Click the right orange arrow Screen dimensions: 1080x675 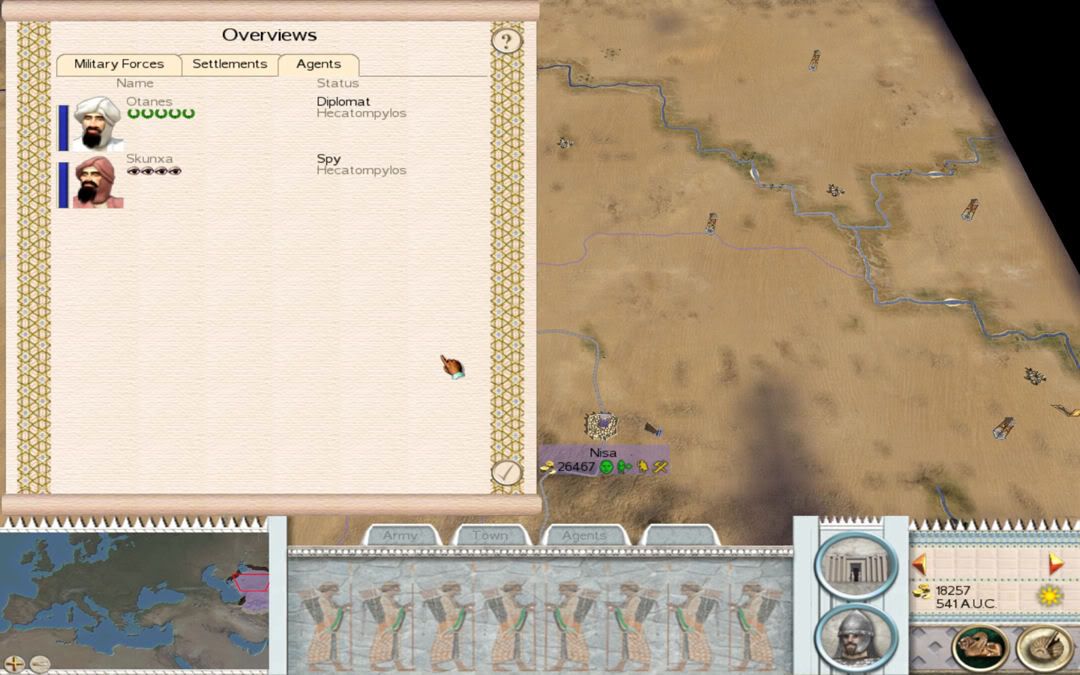click(x=1055, y=565)
